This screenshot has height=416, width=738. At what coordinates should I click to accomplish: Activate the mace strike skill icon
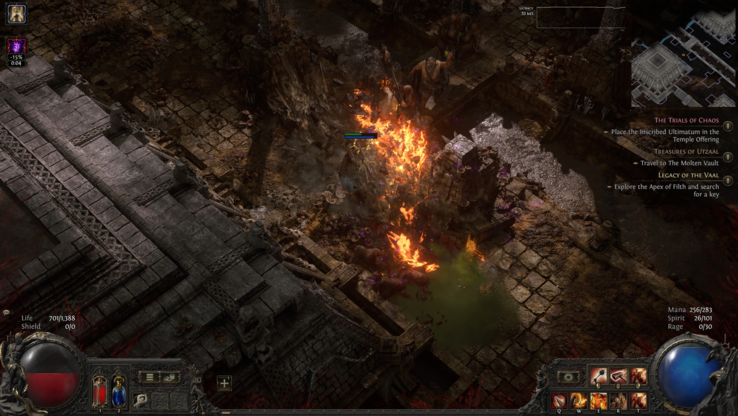pos(599,376)
